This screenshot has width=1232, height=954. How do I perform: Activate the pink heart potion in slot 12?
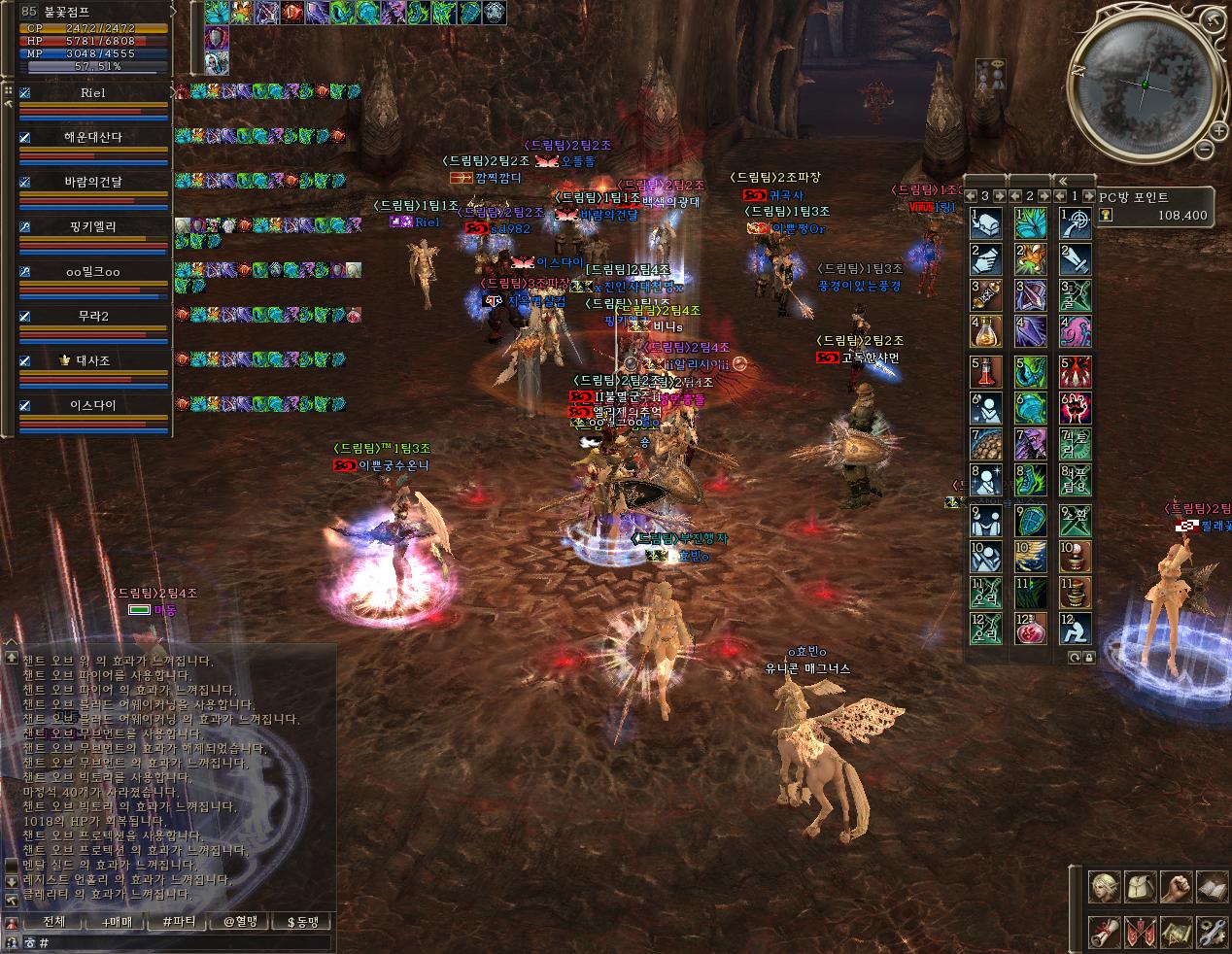click(x=1031, y=629)
